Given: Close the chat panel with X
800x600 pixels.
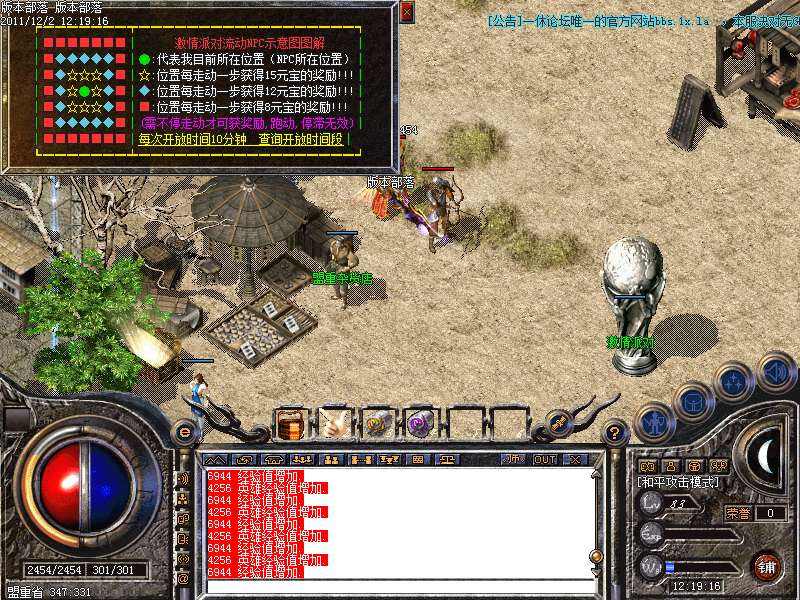Looking at the screenshot, I should tap(575, 459).
